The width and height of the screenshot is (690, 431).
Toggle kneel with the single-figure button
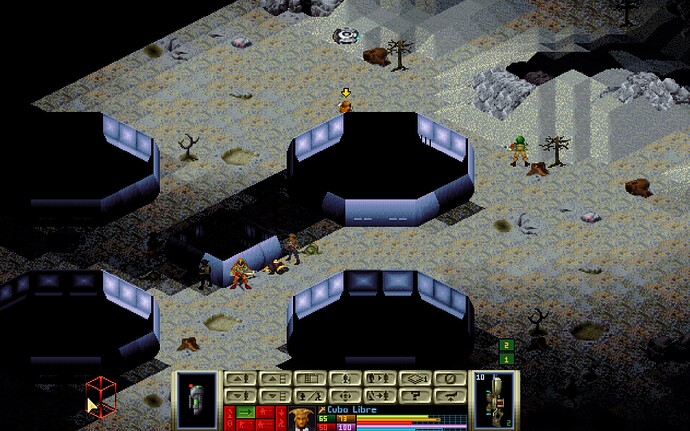(x=344, y=379)
